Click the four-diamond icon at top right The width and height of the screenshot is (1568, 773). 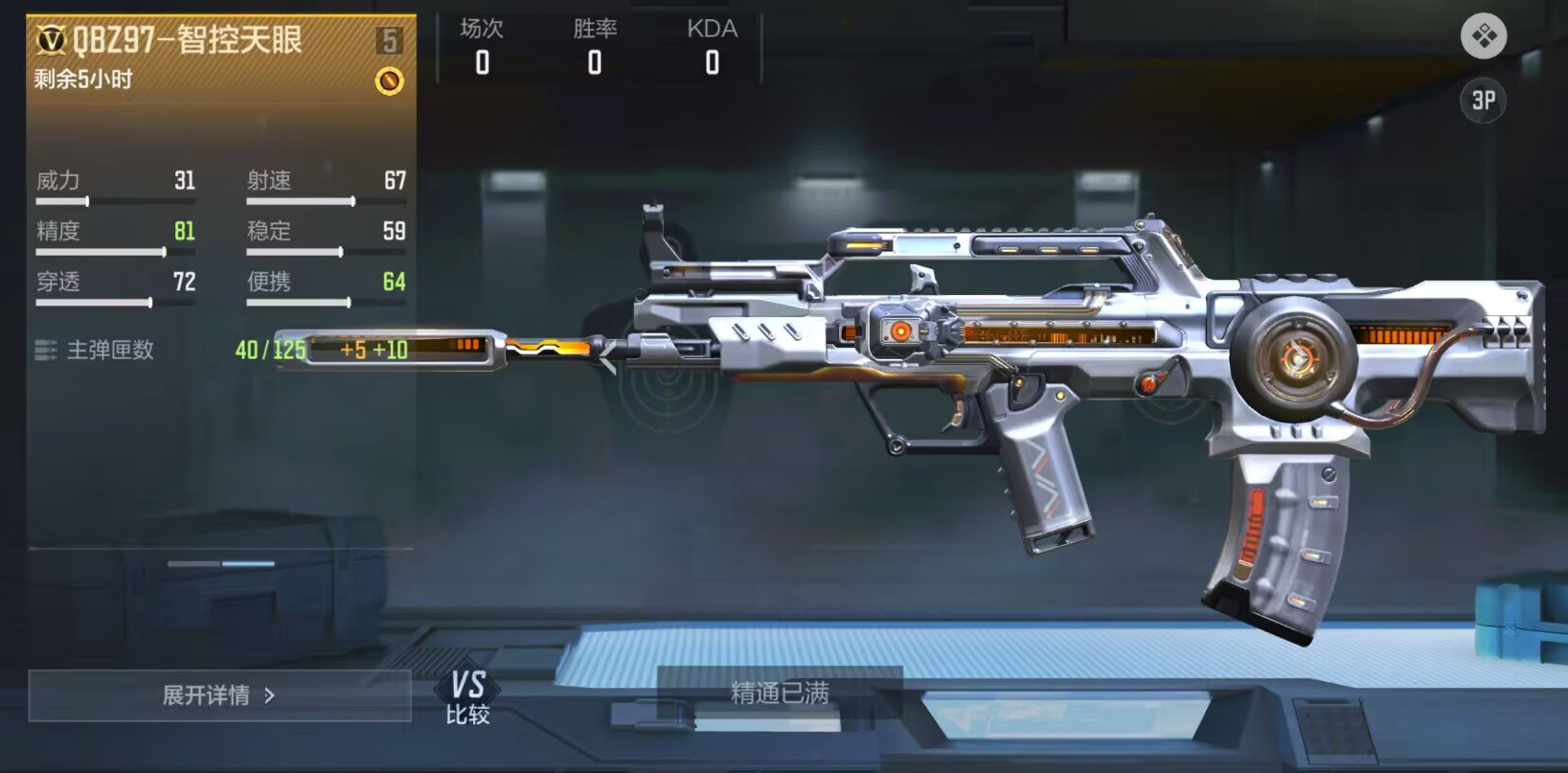pyautogui.click(x=1483, y=36)
